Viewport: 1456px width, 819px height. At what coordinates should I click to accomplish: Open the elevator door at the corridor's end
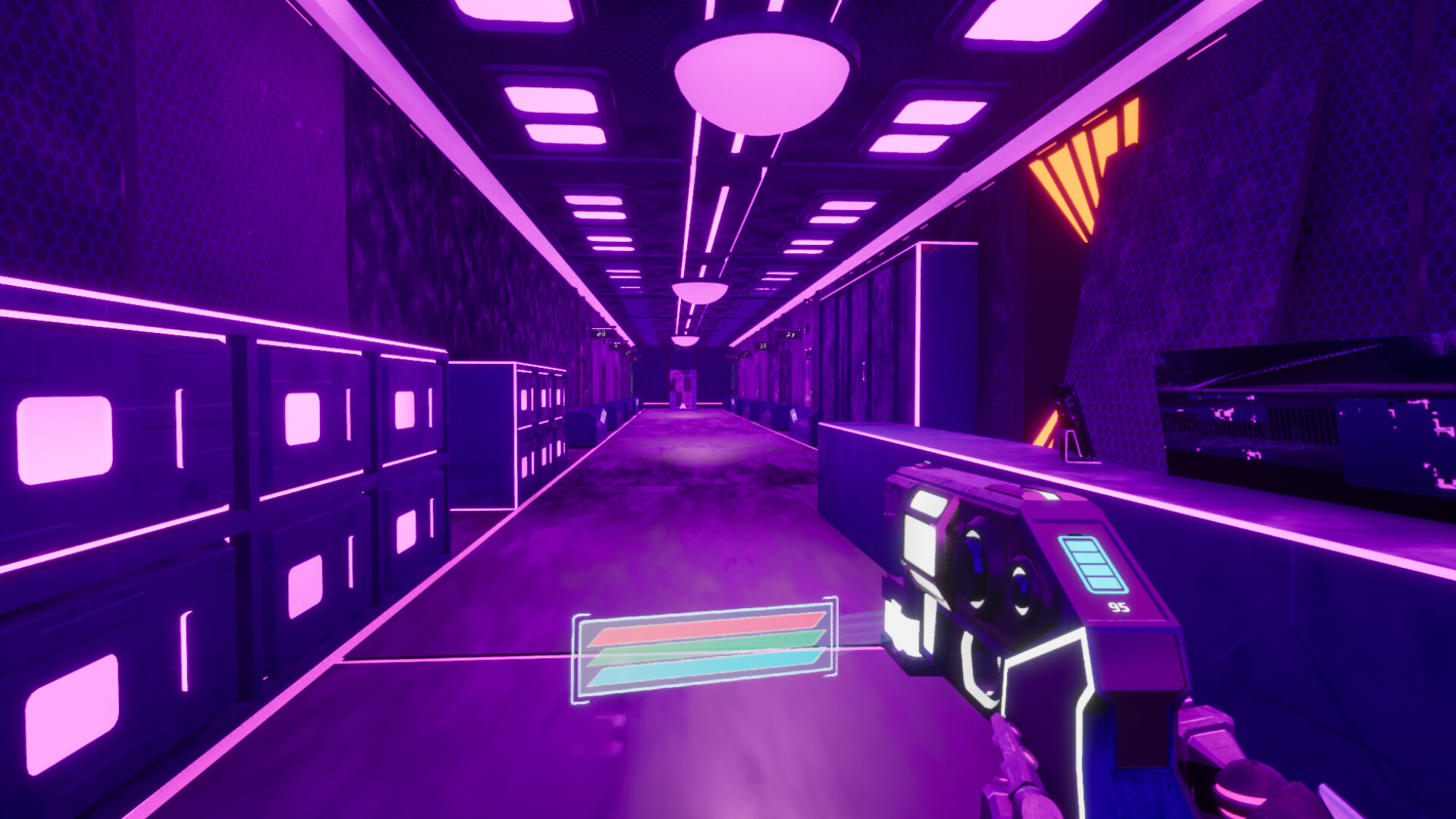[x=682, y=388]
